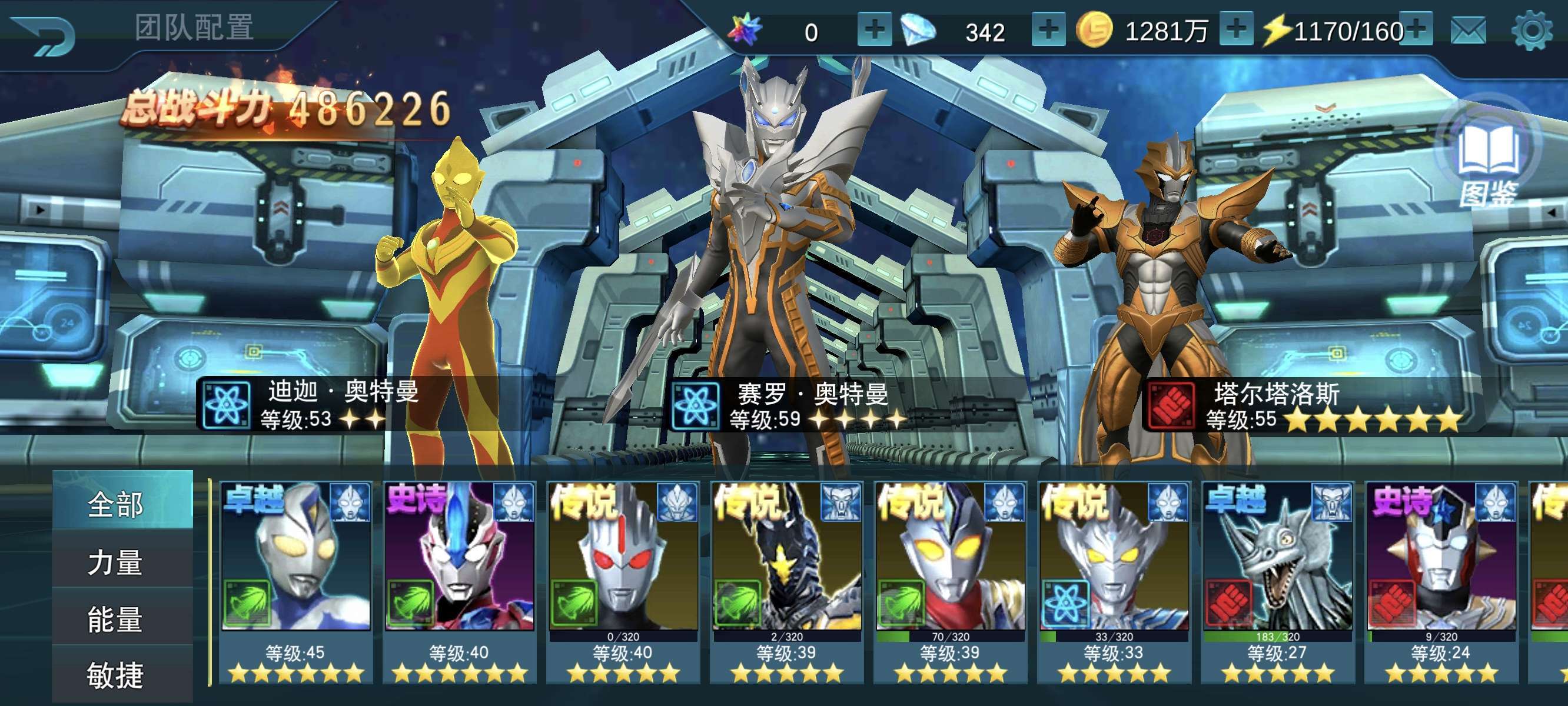Go back using the return arrow
Screen dimensions: 1568x706
(44, 35)
